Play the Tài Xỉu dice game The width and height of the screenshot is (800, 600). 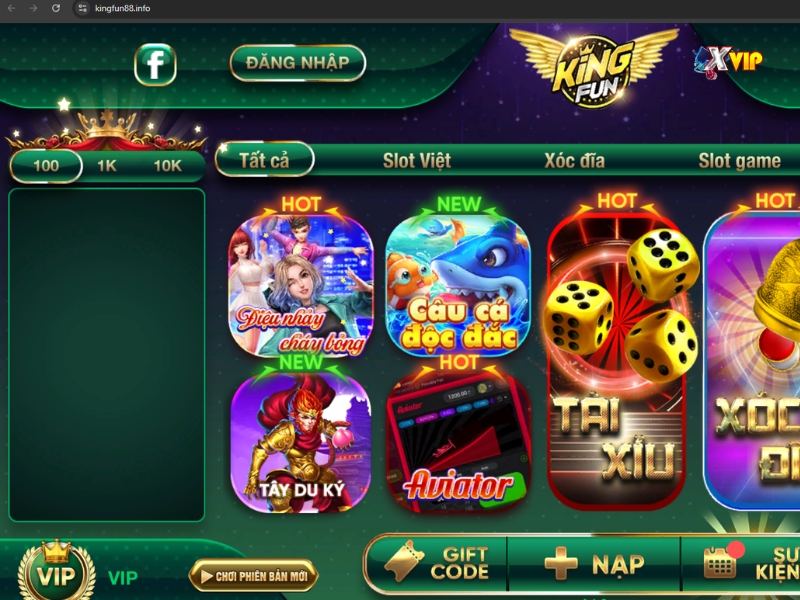coord(617,360)
